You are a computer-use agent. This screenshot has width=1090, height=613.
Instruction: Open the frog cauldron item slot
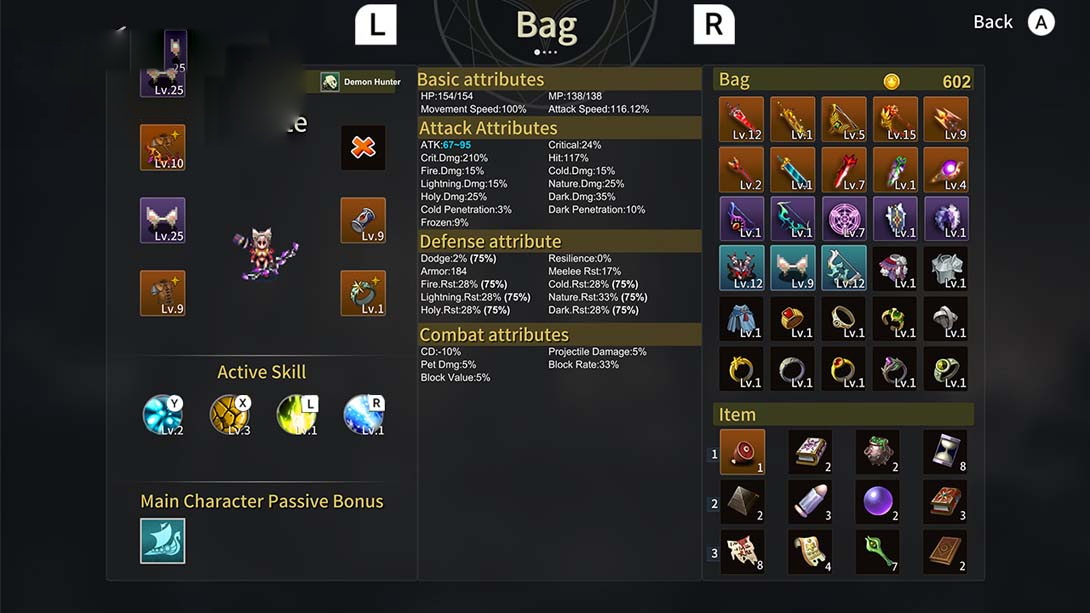coord(877,452)
